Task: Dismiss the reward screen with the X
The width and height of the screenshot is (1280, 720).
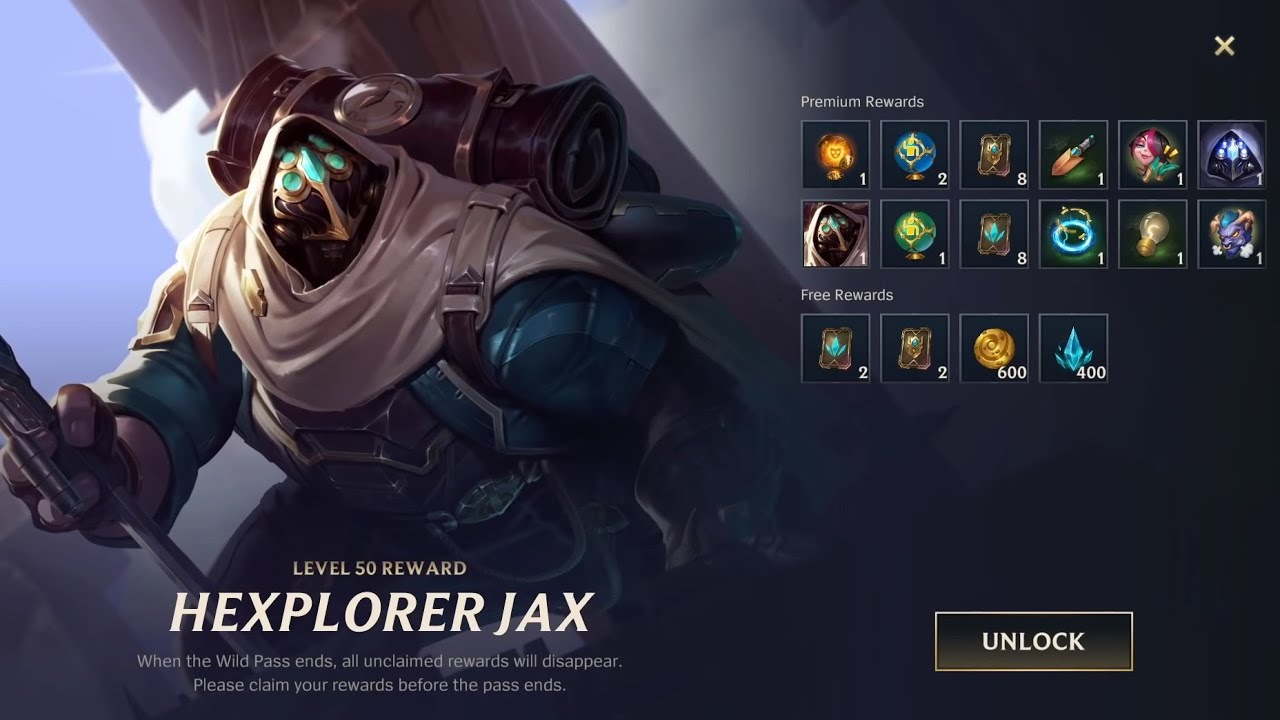Action: pyautogui.click(x=1226, y=45)
